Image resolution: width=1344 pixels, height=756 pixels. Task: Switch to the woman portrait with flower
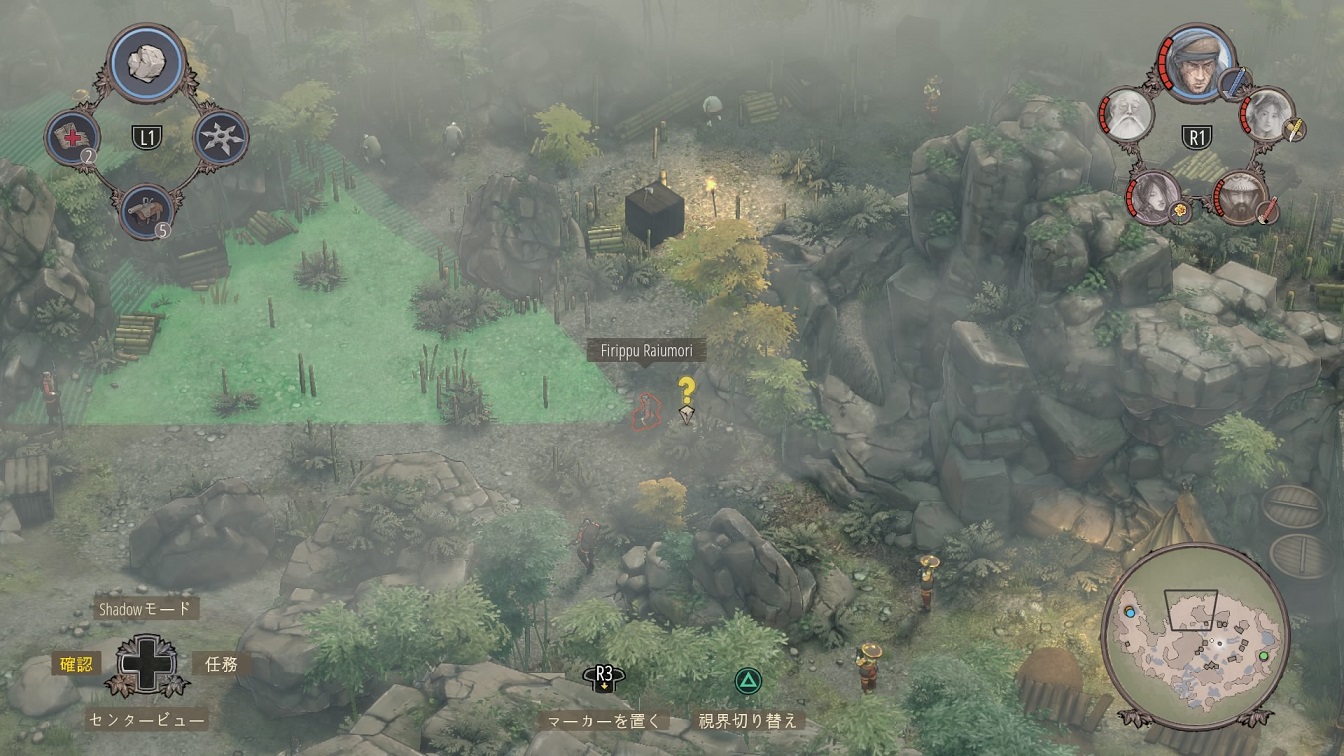1154,196
